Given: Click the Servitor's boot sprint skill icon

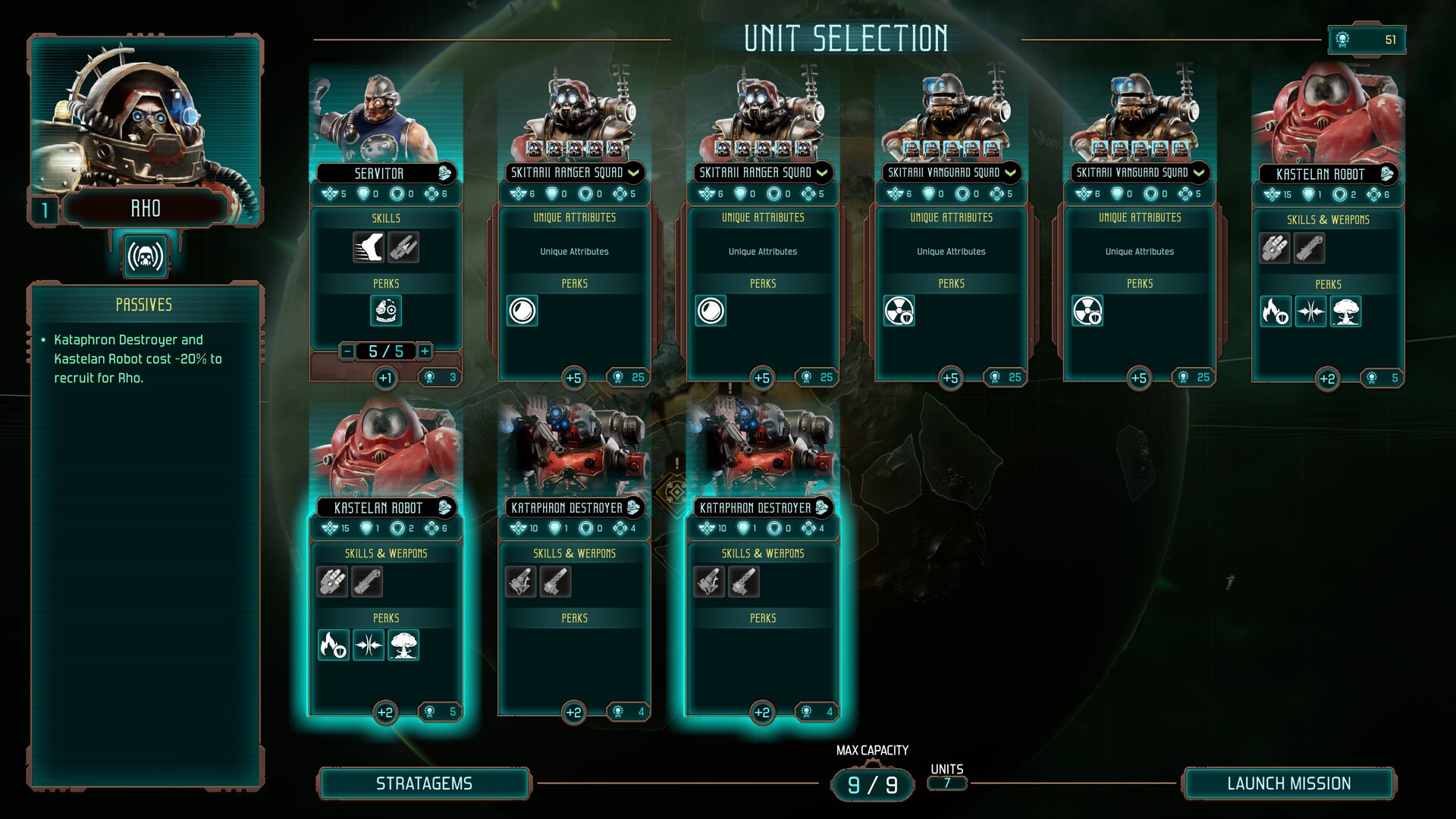Looking at the screenshot, I should (369, 248).
